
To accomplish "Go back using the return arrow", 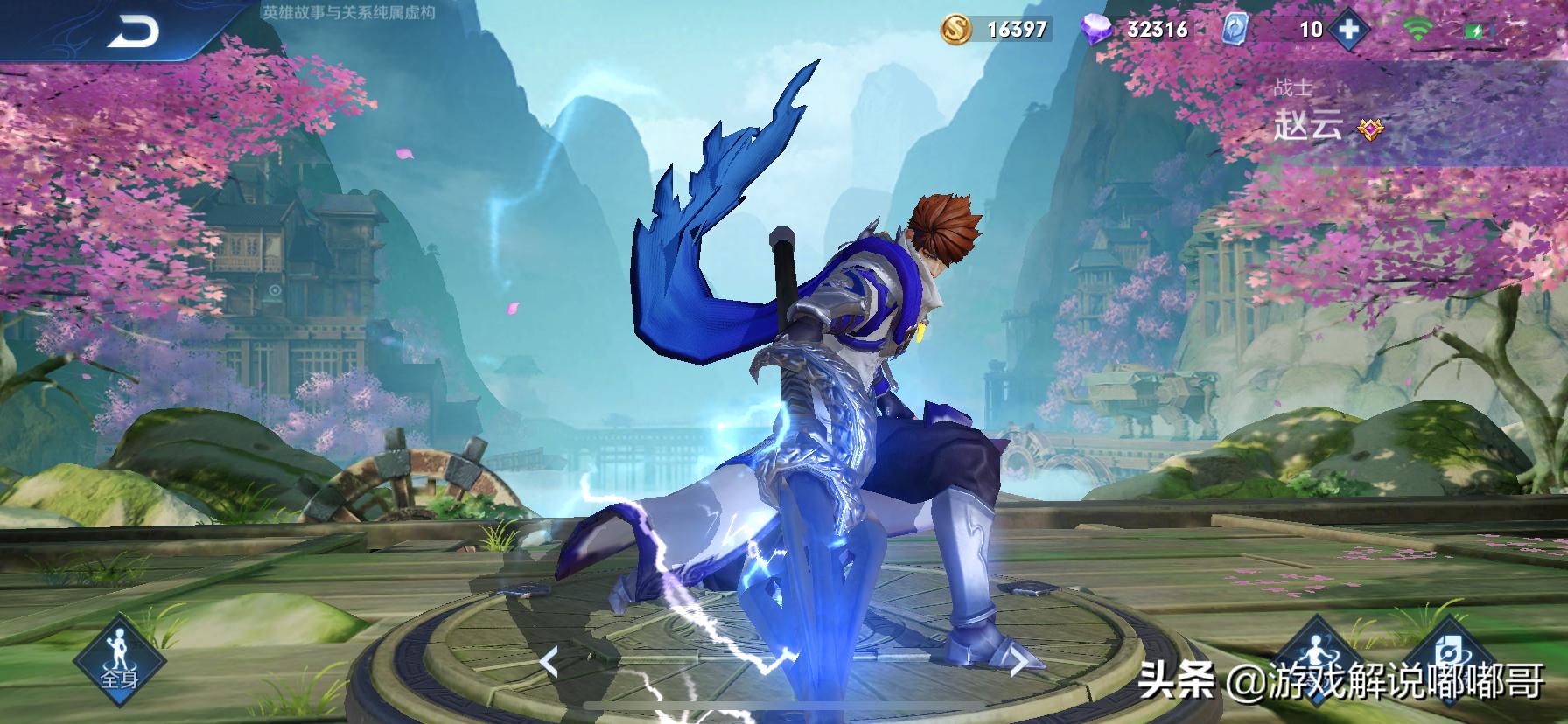I will pos(133,33).
